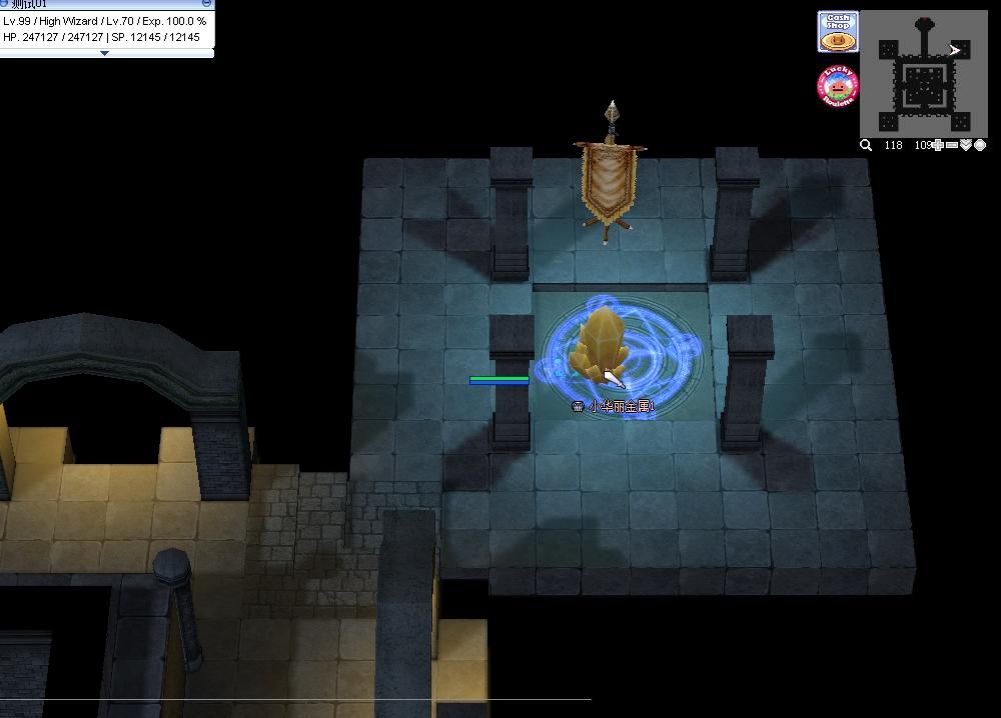This screenshot has height=718, width=1001.
Task: Minimize the character status window
Action: point(207,4)
